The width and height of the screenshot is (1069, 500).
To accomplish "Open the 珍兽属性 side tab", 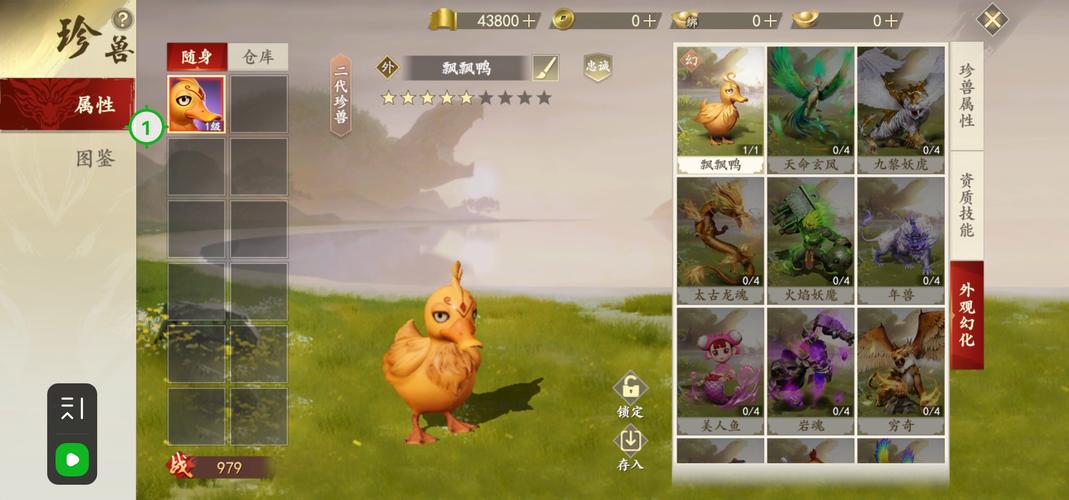I will pos(967,95).
